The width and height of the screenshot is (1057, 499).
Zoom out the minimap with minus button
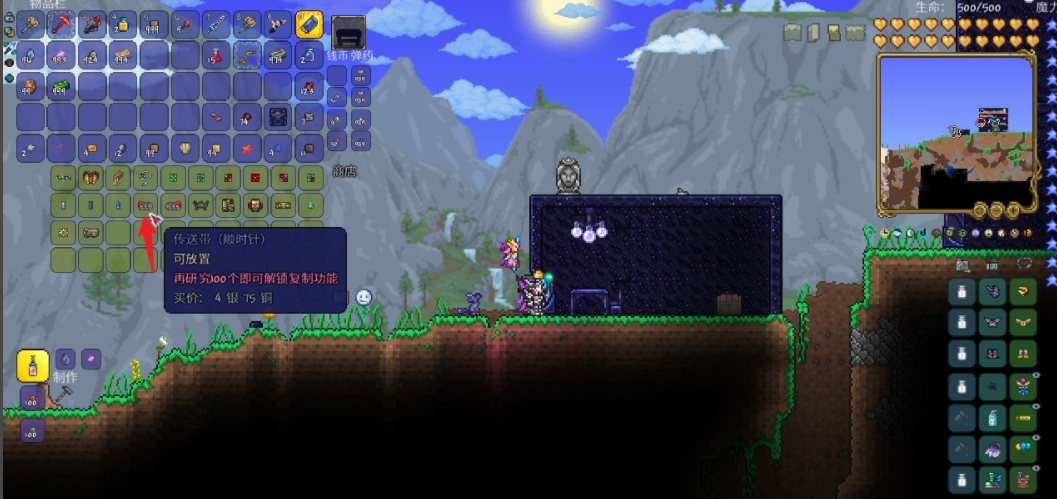click(x=996, y=210)
